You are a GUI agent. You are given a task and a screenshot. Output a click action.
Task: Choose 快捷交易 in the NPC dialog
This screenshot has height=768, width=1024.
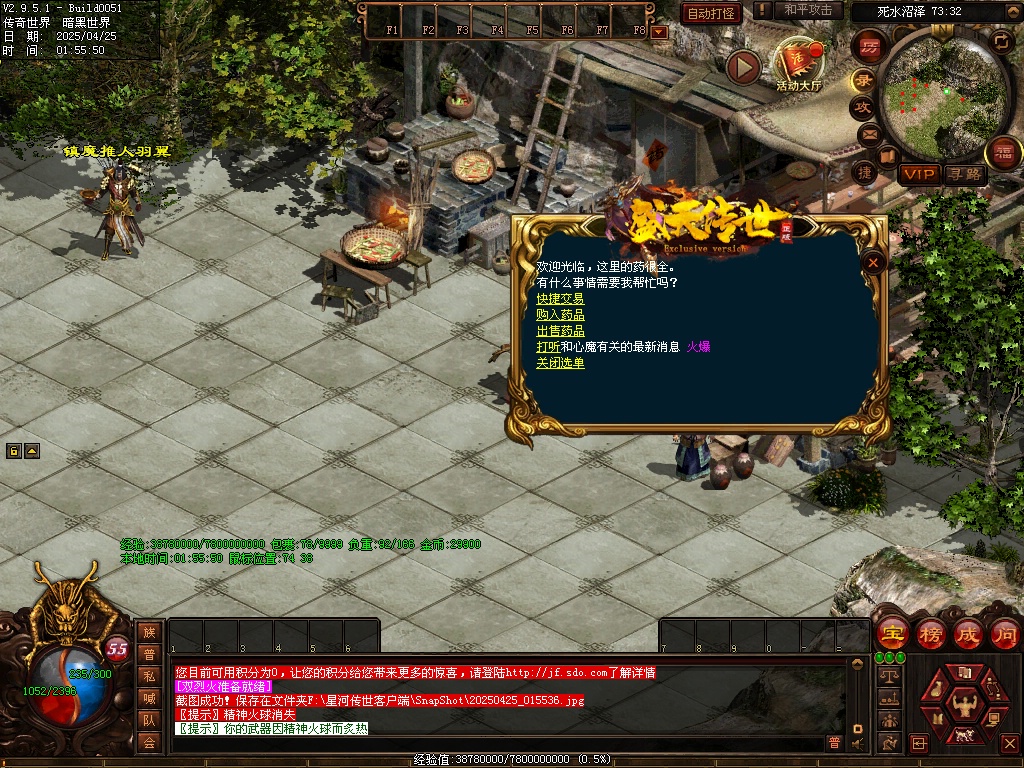click(x=560, y=299)
